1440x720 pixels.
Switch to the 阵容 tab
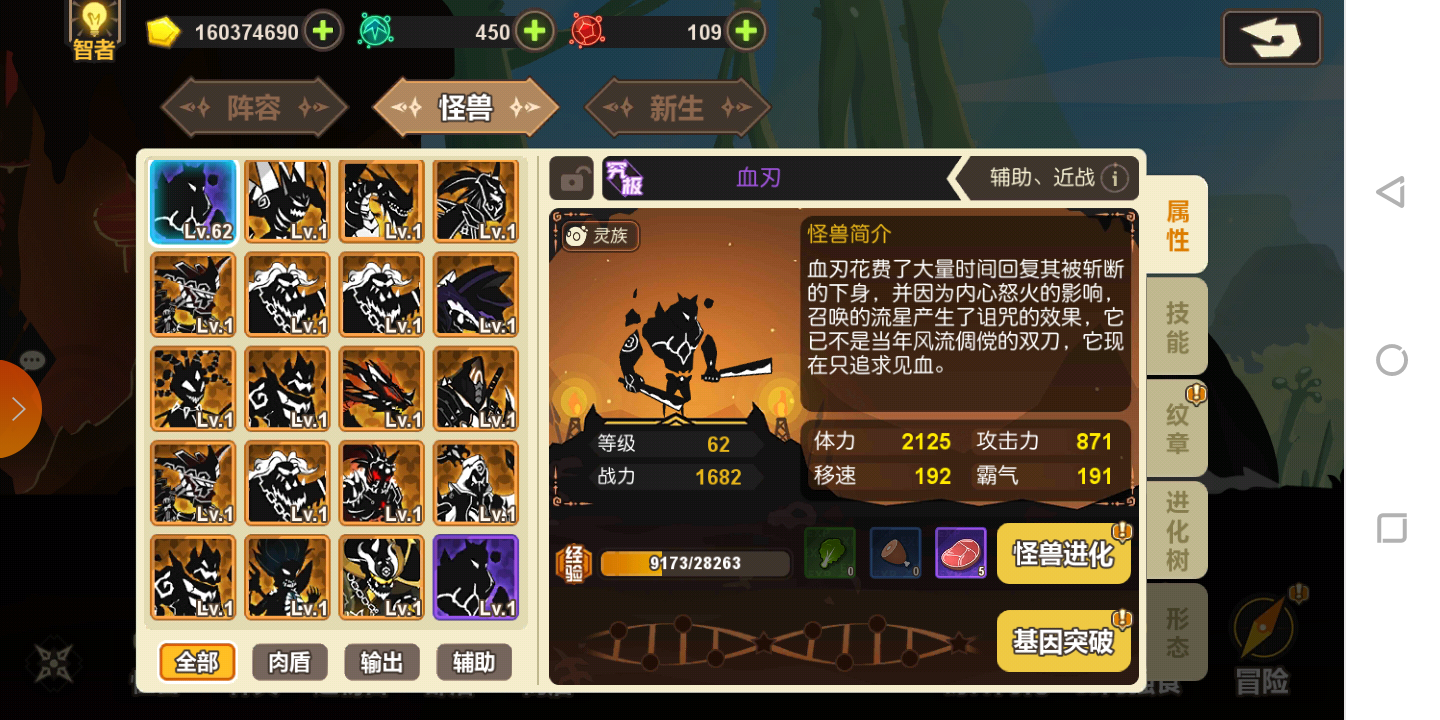pos(253,107)
